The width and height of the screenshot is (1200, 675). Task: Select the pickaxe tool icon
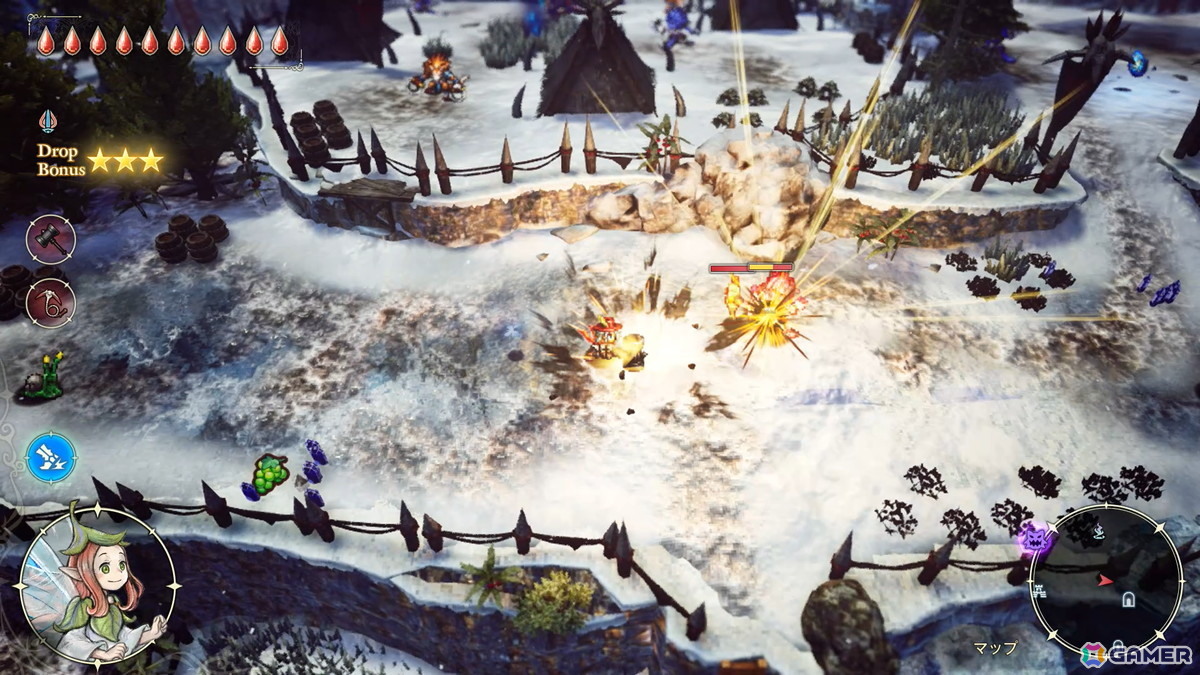[x=50, y=301]
